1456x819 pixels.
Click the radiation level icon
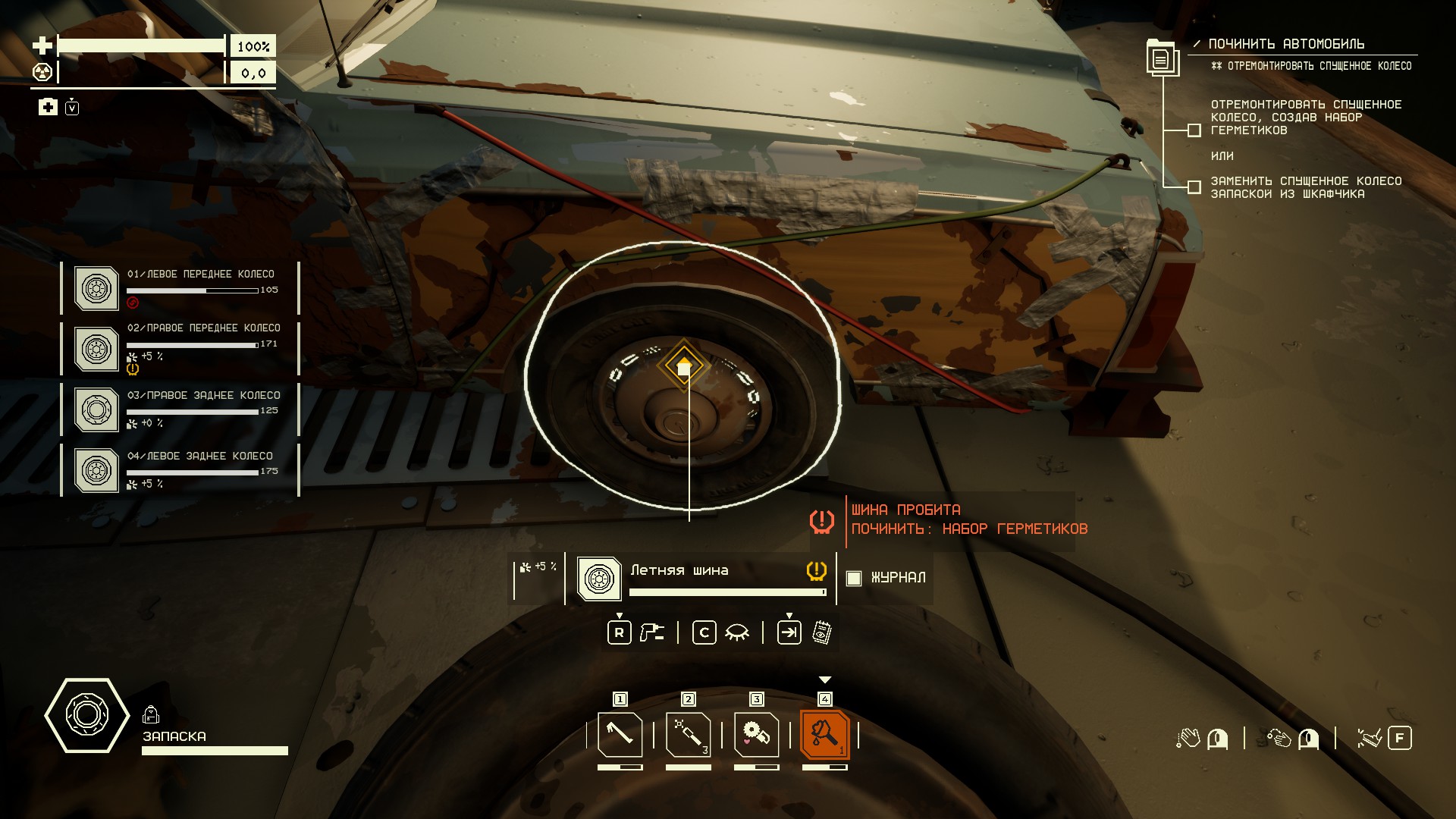pos(42,73)
